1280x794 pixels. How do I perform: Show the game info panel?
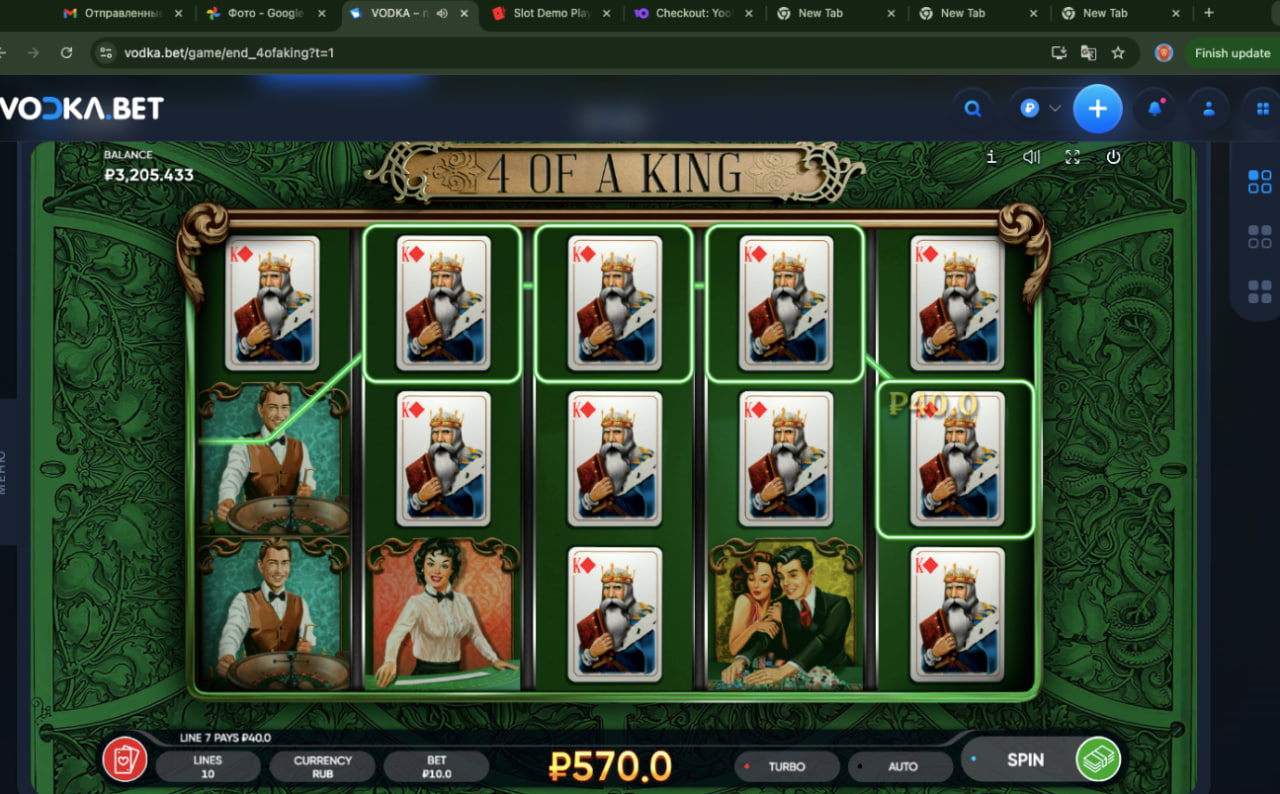click(991, 157)
